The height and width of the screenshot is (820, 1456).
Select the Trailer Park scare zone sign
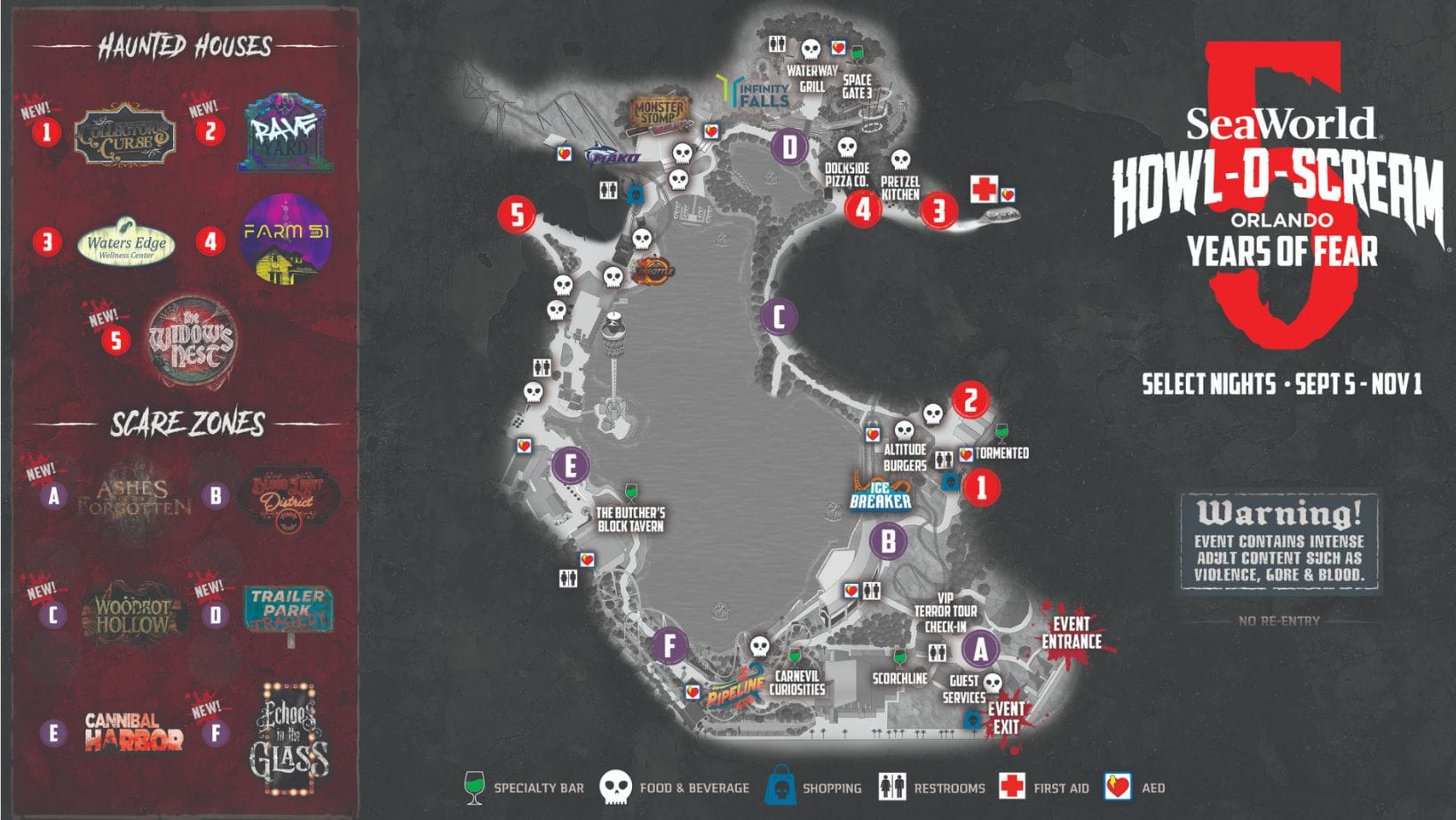[x=288, y=609]
